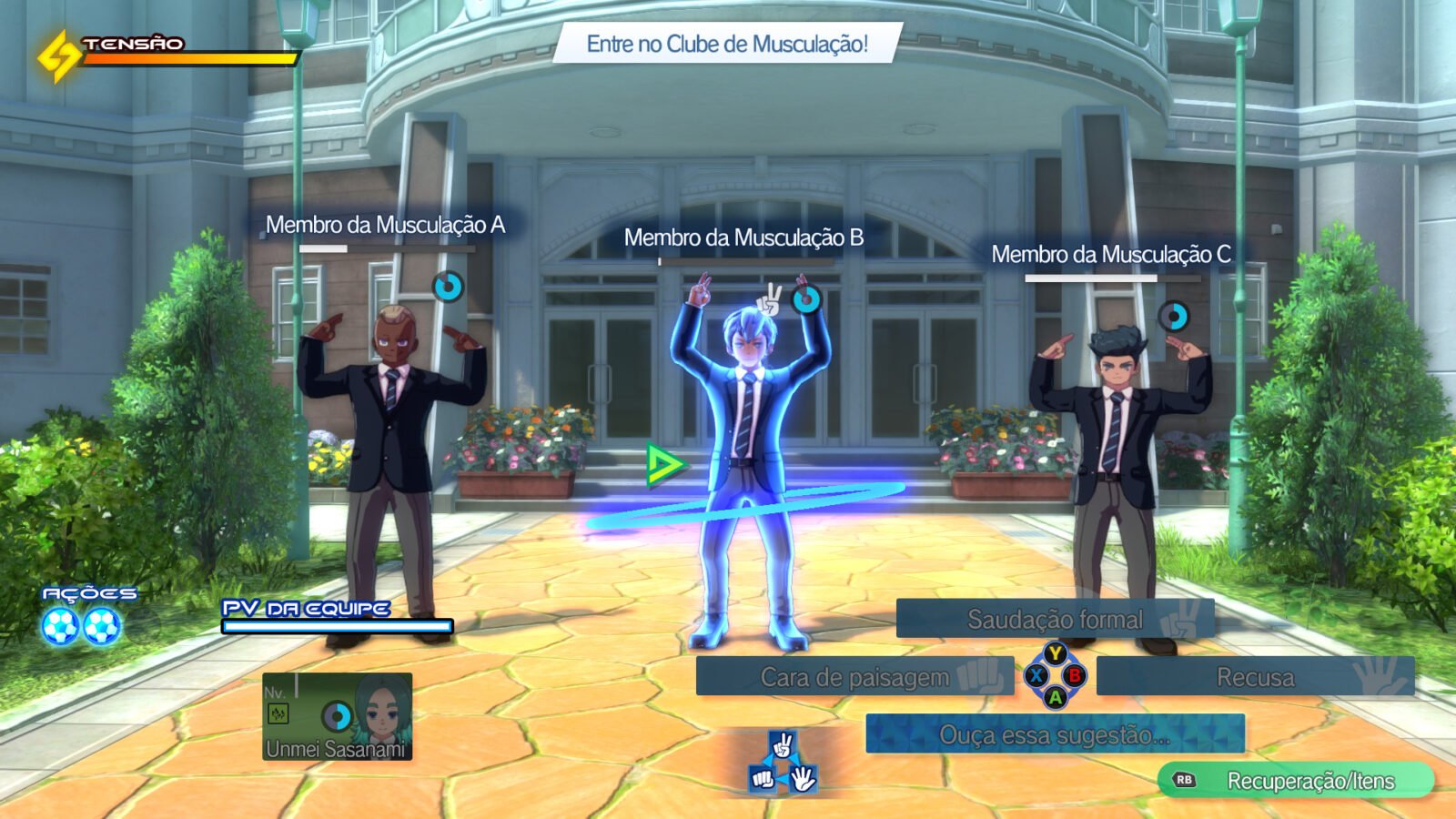
Task: Select the Cara de paisagem option
Action: point(854,677)
